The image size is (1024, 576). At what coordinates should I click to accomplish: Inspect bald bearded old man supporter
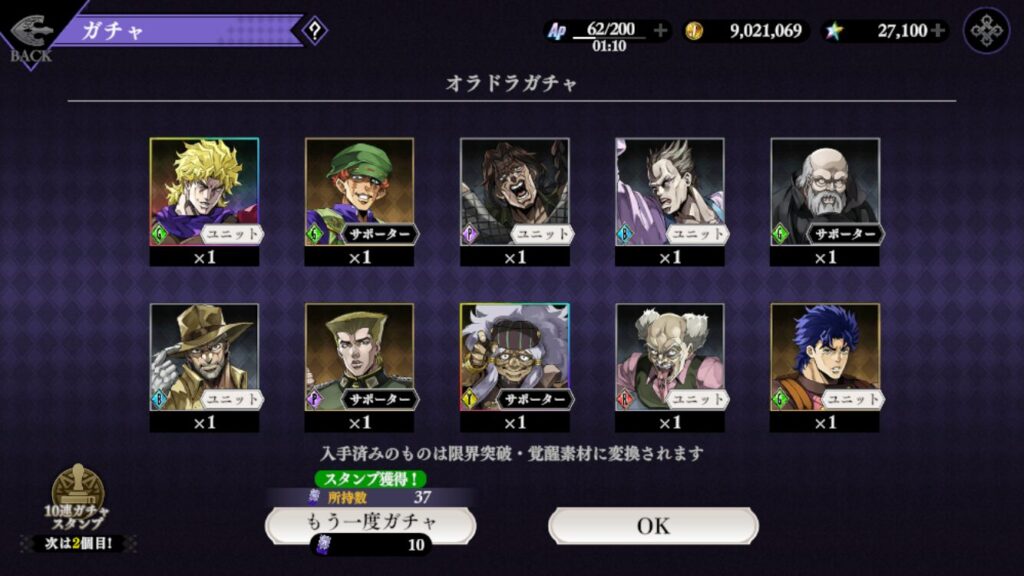click(825, 192)
